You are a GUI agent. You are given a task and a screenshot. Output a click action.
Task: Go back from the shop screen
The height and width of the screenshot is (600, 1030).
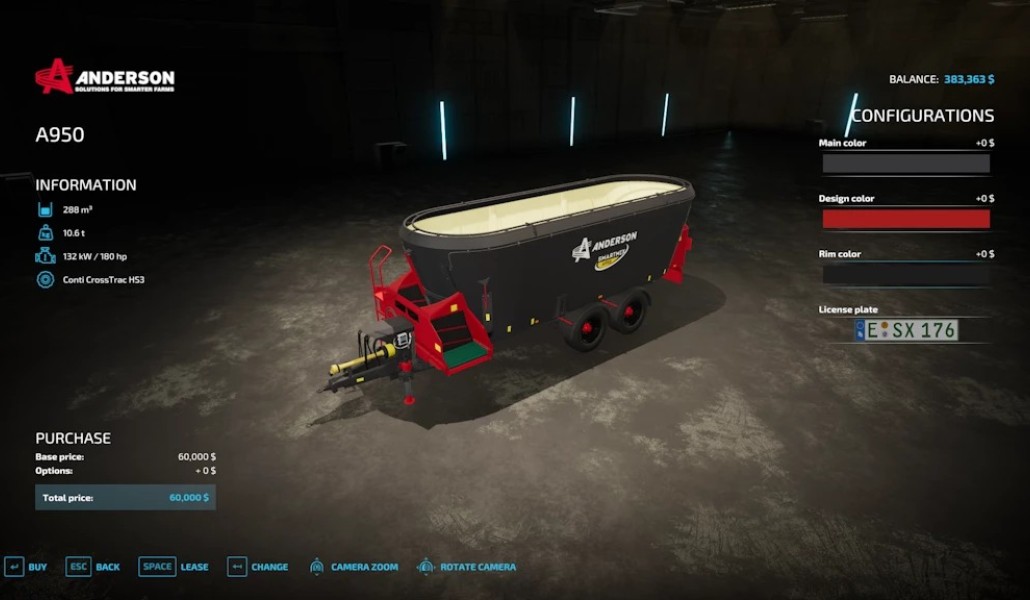[92, 567]
